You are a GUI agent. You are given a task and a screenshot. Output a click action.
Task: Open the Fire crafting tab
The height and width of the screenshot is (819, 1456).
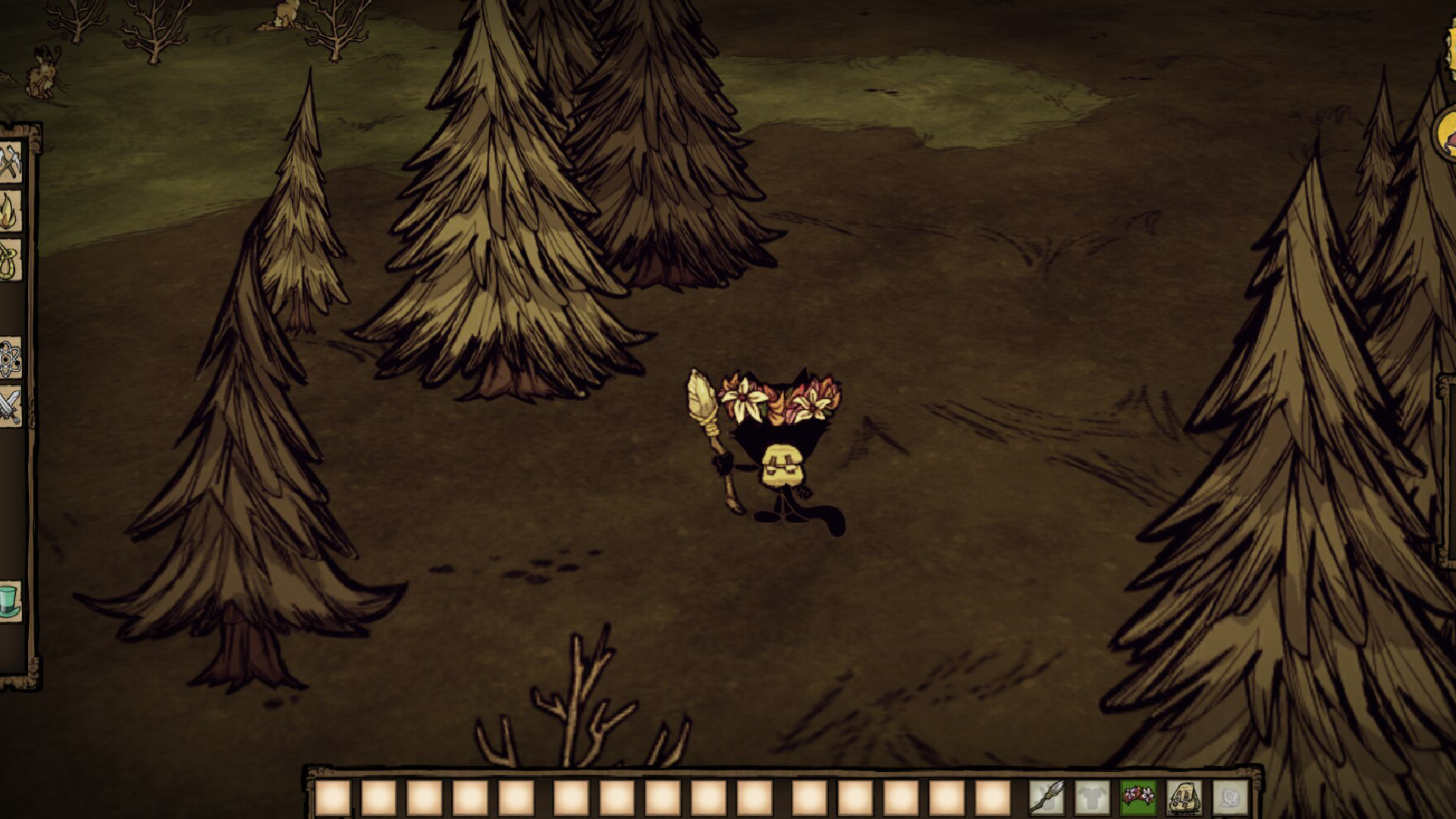coord(10,212)
